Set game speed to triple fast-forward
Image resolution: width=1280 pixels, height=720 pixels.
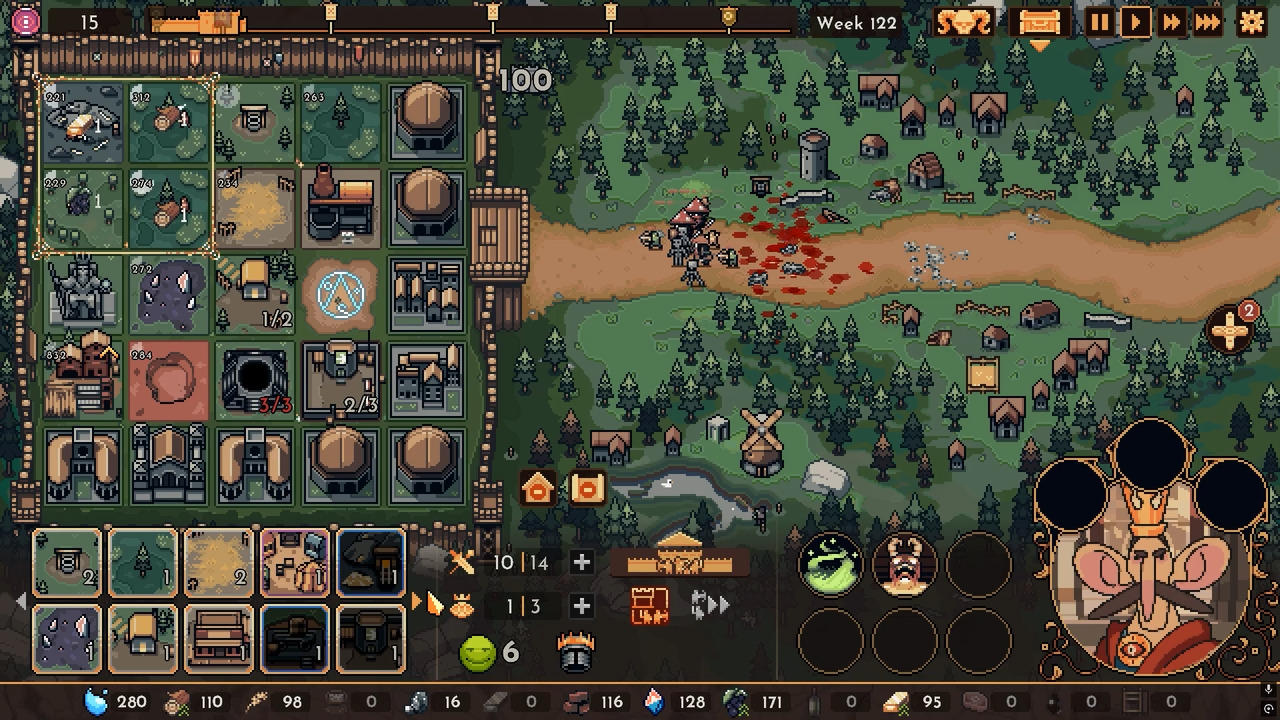(1208, 22)
